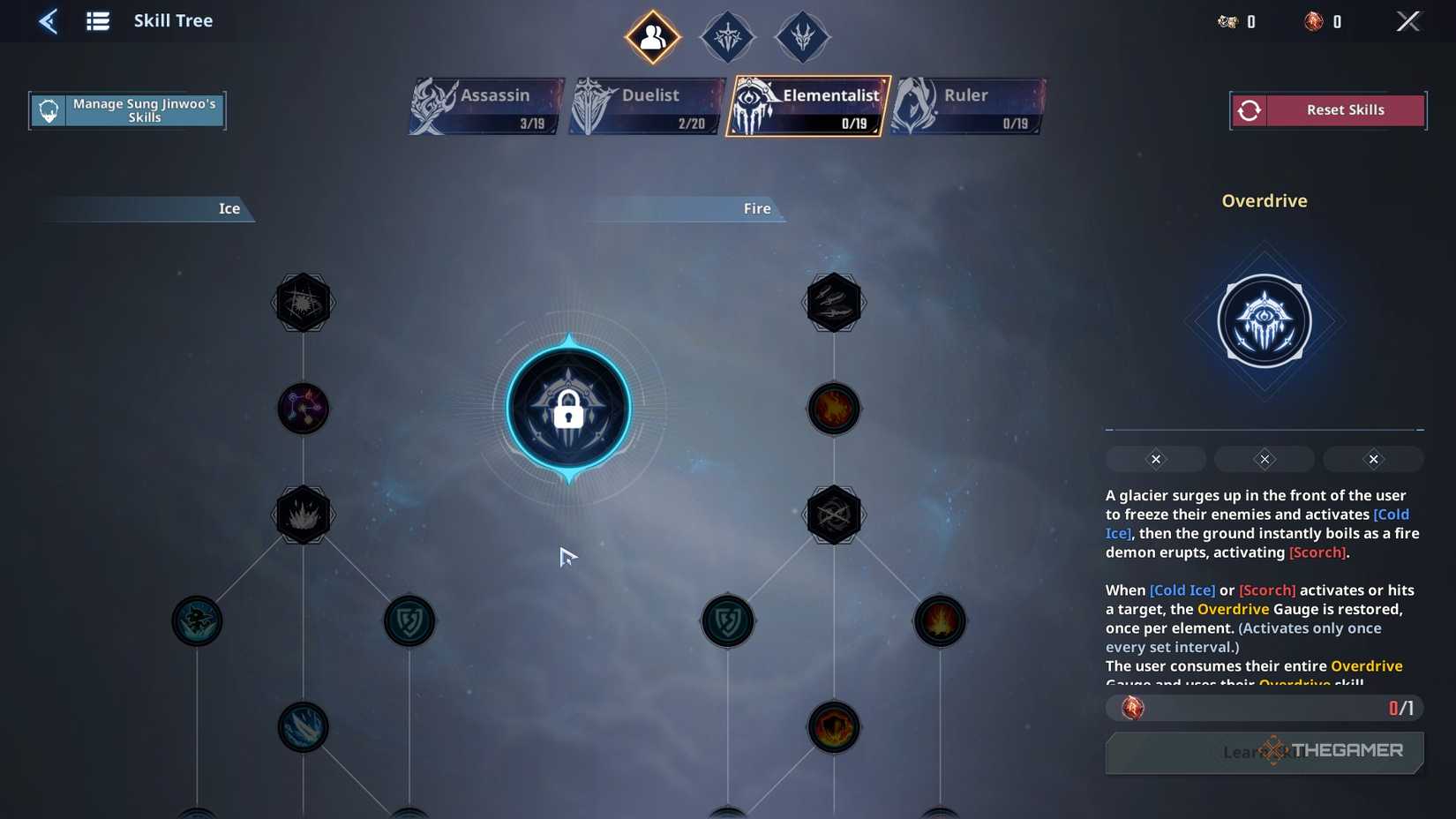Open the skill list menu icon
This screenshot has width=1456, height=819.
(x=97, y=20)
